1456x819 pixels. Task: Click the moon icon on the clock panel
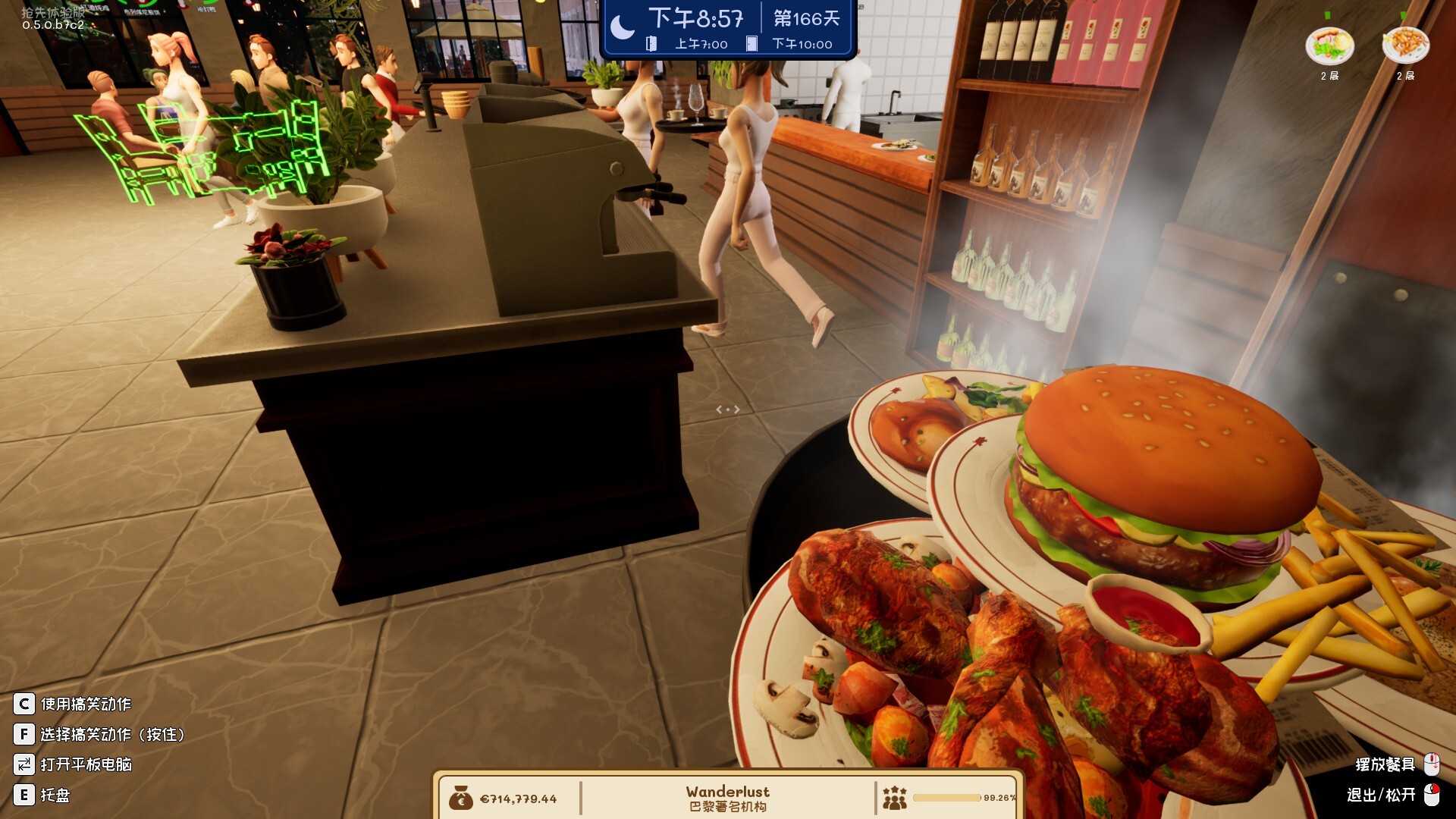tap(623, 24)
